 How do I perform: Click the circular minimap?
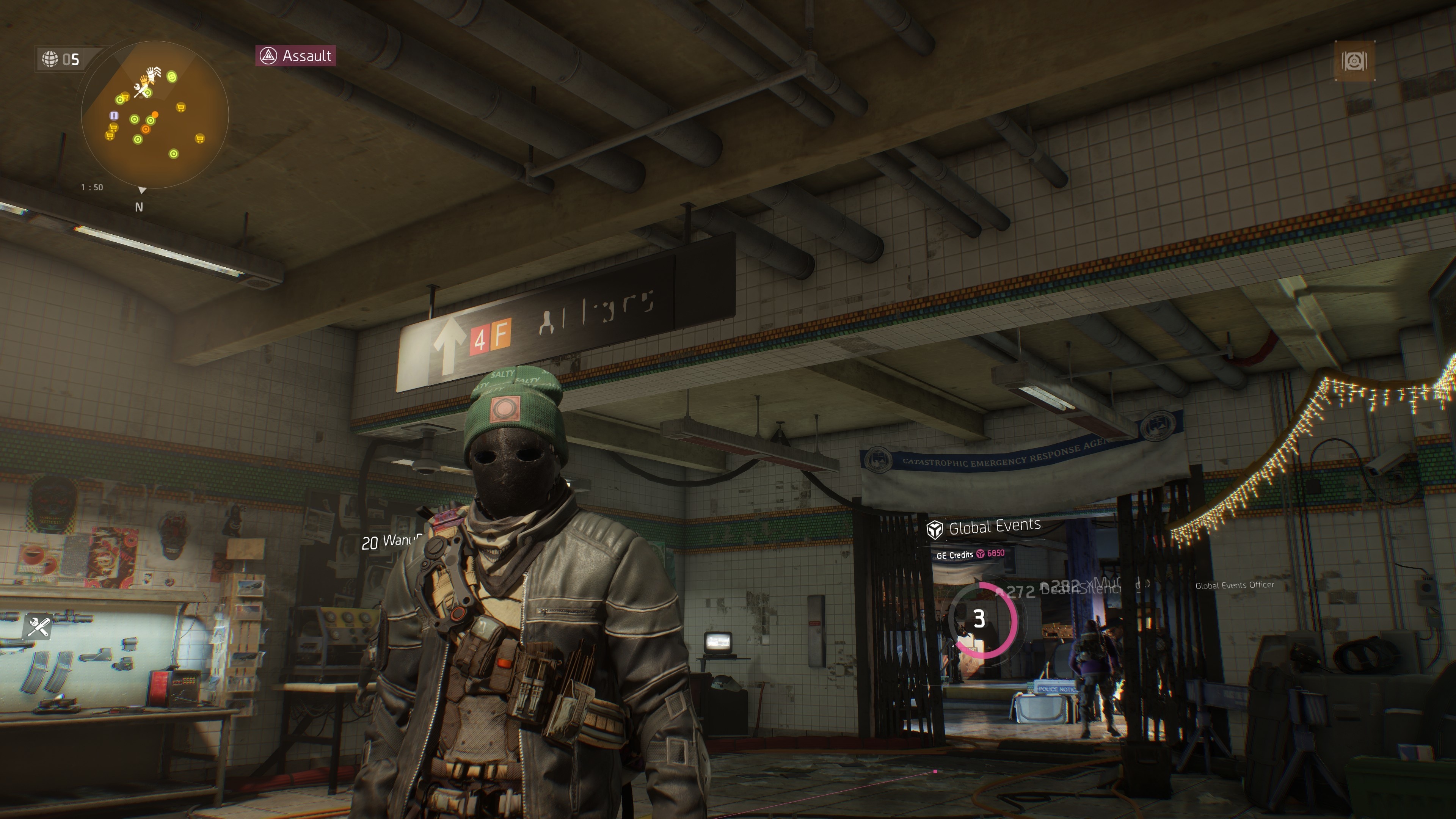click(154, 115)
